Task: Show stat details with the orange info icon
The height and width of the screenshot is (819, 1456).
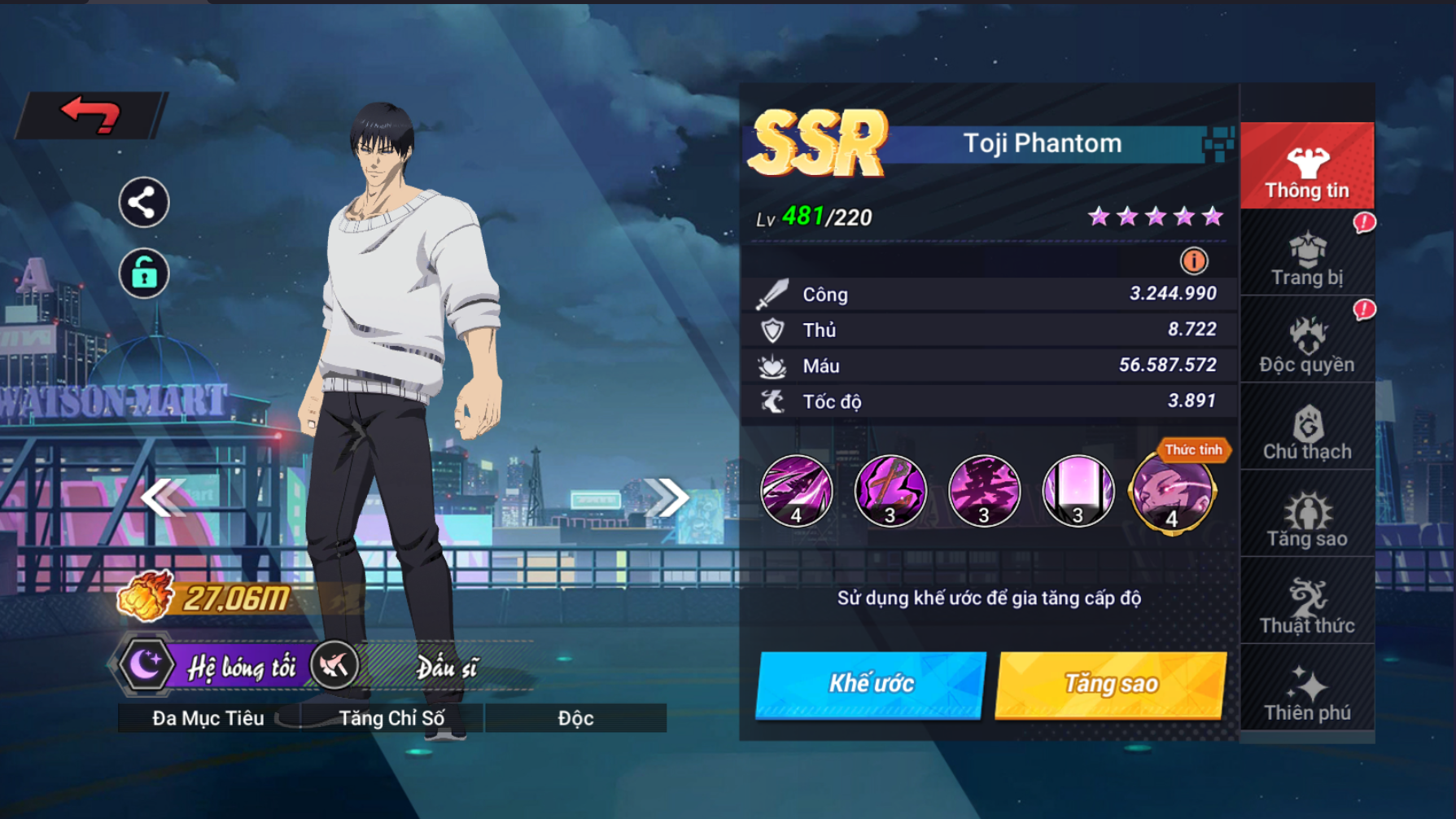Action: point(1194,261)
